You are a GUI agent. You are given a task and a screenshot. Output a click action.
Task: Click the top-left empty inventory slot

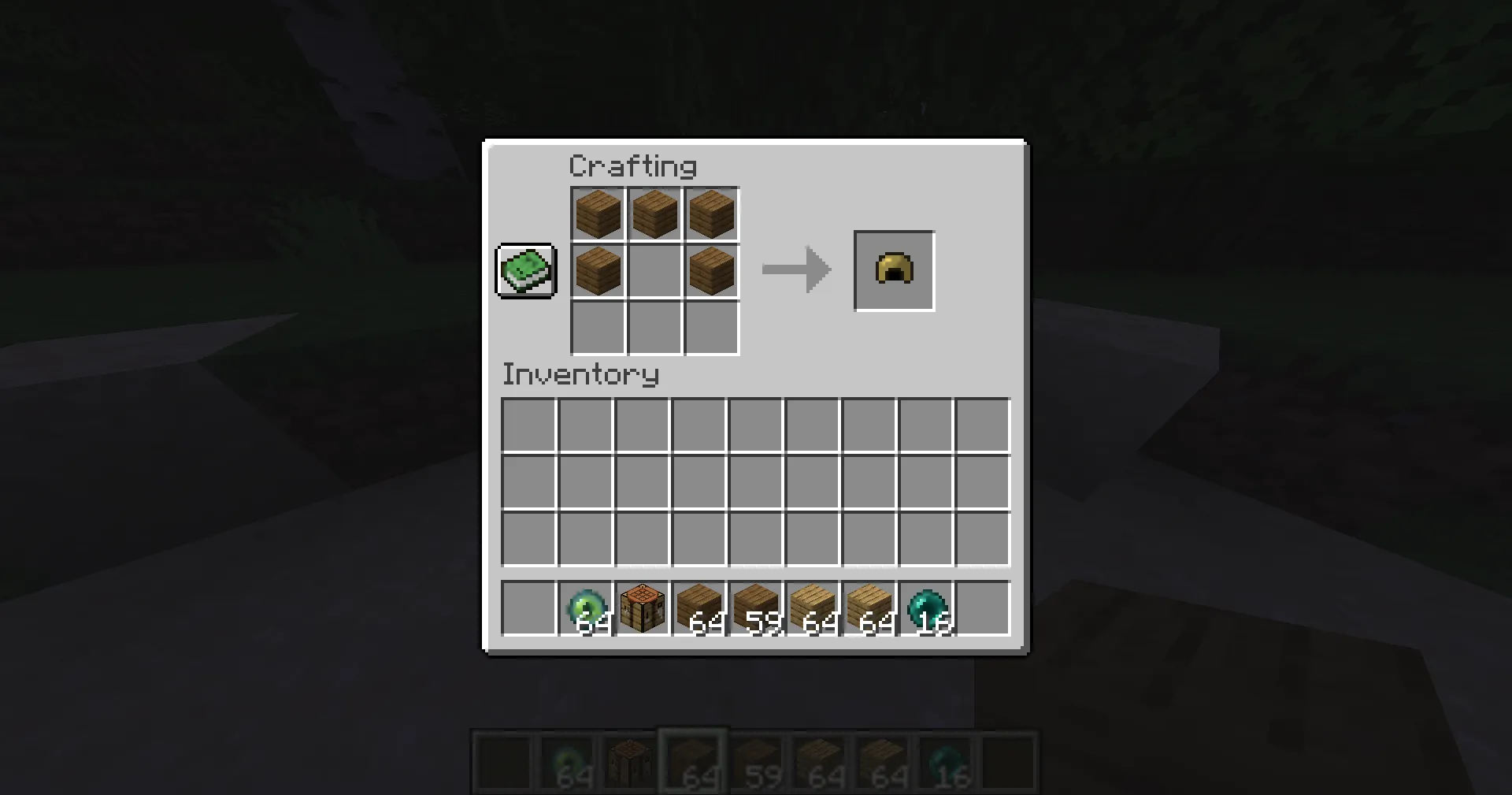(x=528, y=424)
